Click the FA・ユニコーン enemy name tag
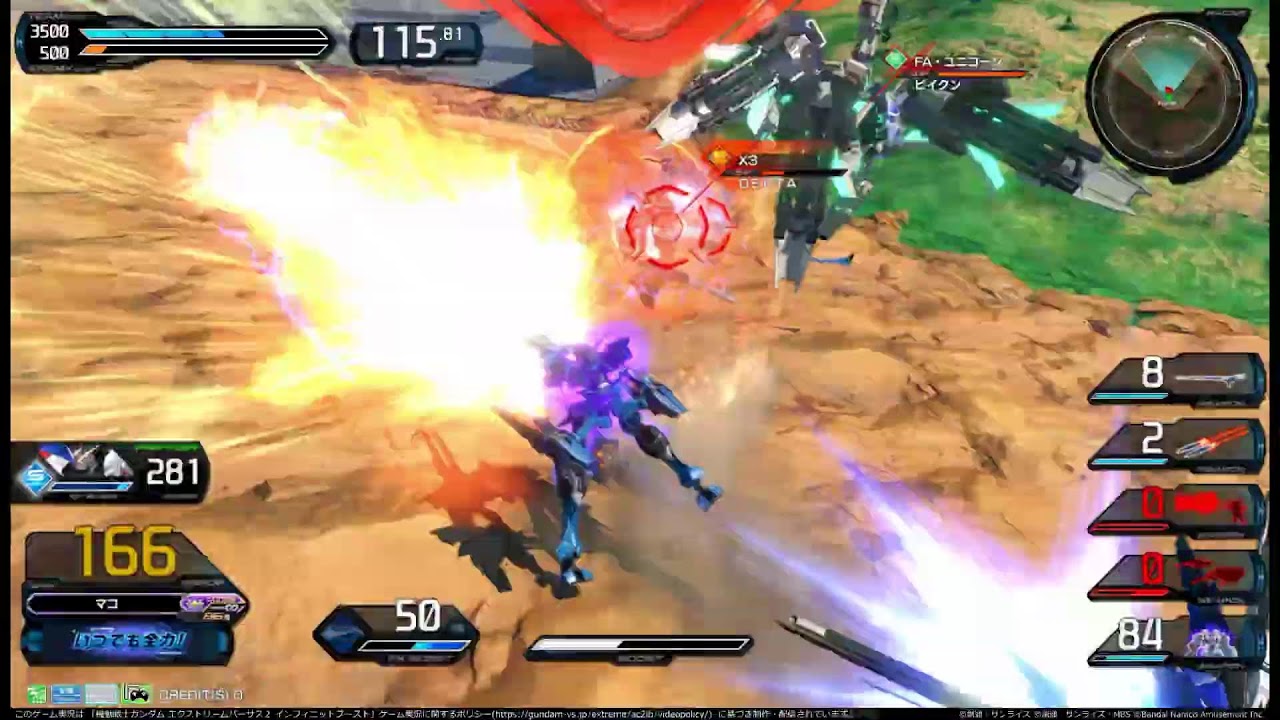 pyautogui.click(x=957, y=62)
